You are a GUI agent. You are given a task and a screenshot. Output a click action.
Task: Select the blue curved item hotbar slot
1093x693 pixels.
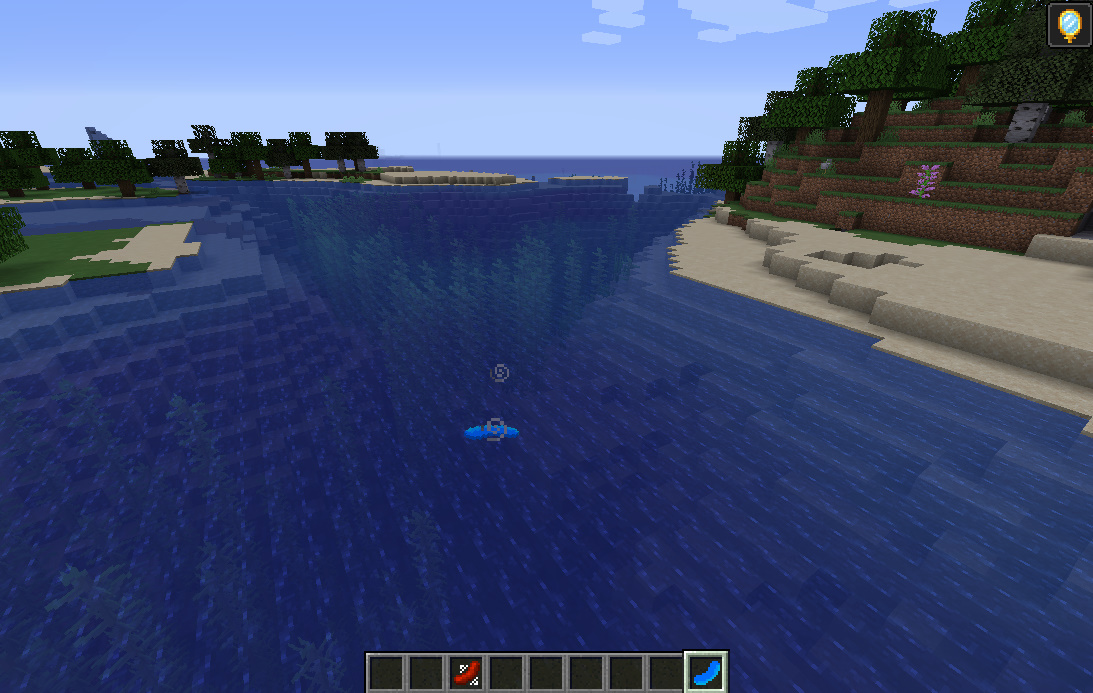tap(706, 672)
